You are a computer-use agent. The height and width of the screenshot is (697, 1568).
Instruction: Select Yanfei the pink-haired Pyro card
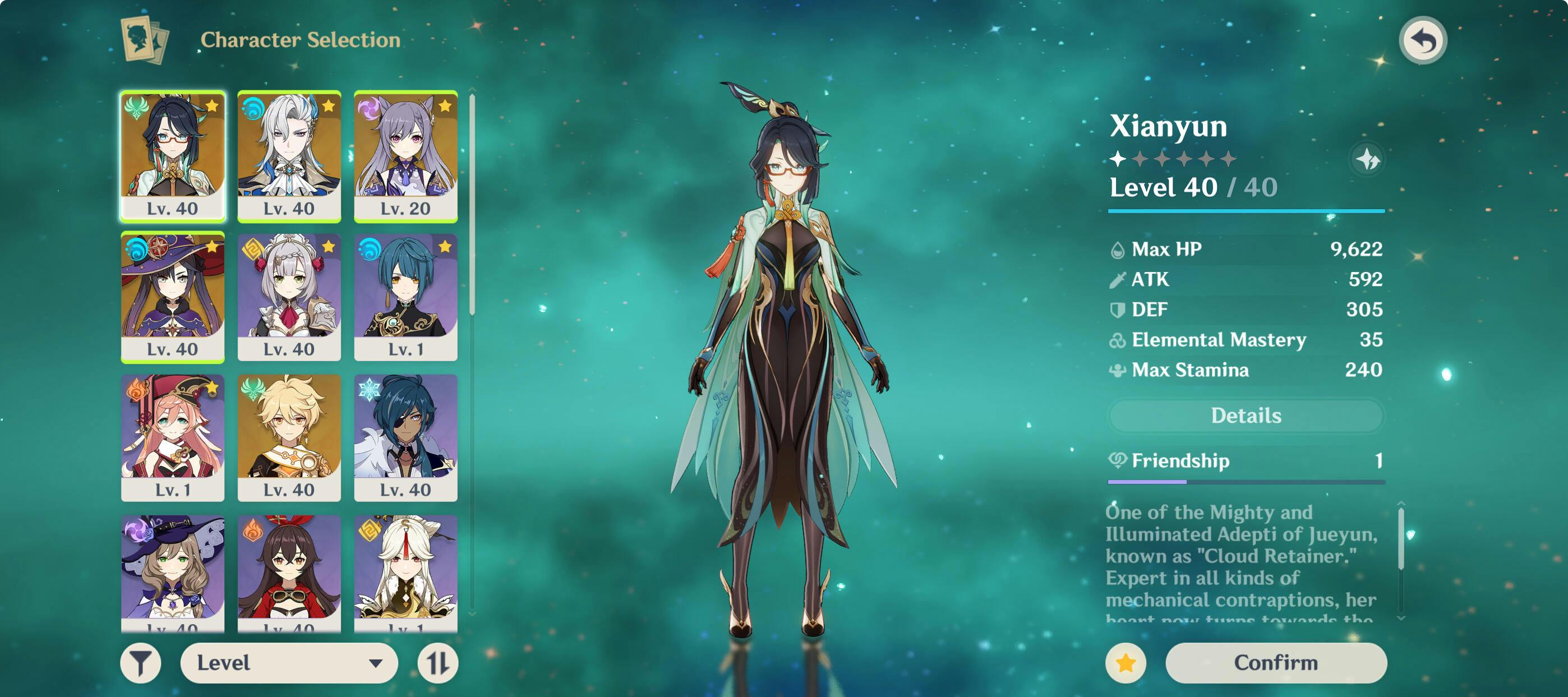173,438
